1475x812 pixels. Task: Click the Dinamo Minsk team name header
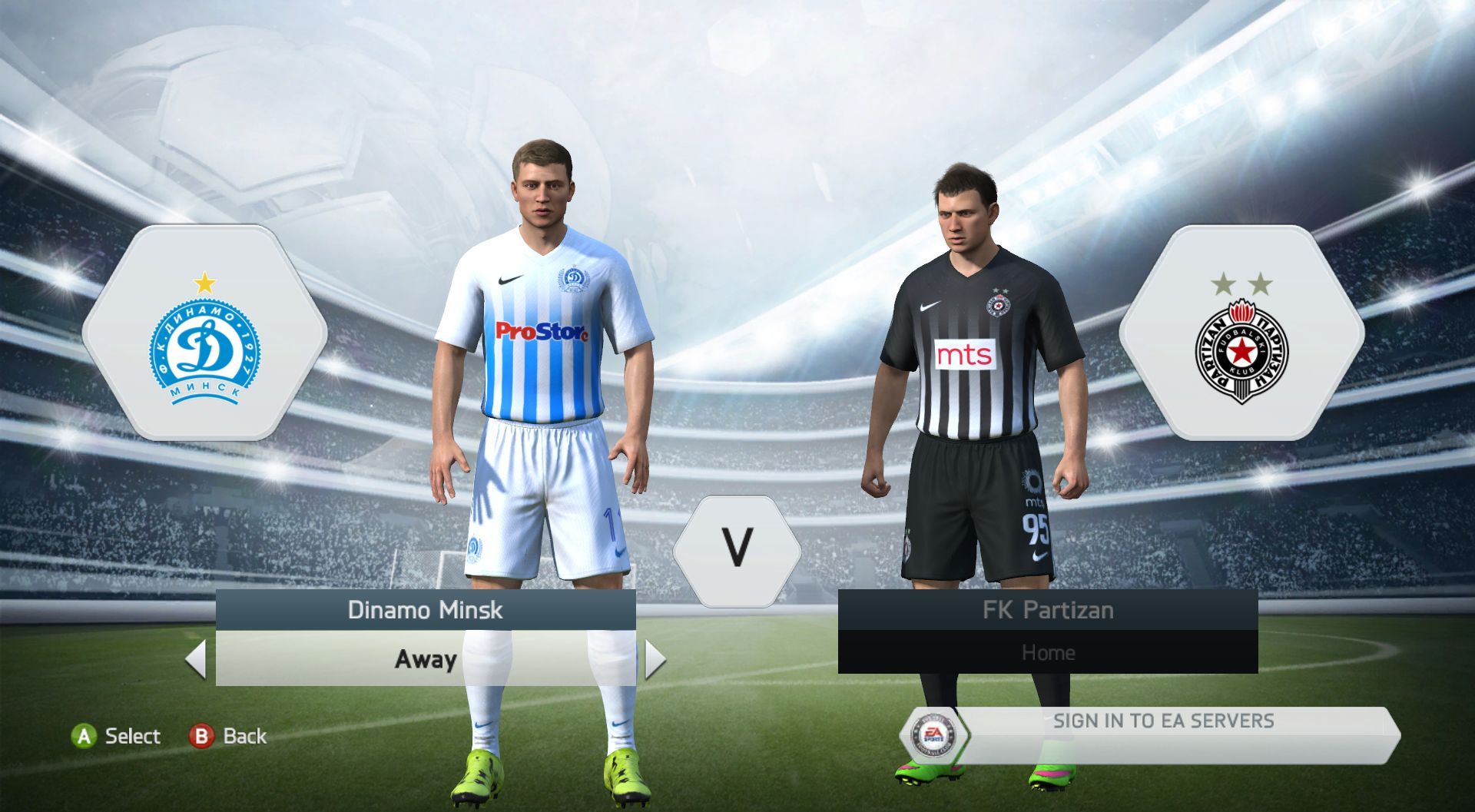pyautogui.click(x=426, y=610)
